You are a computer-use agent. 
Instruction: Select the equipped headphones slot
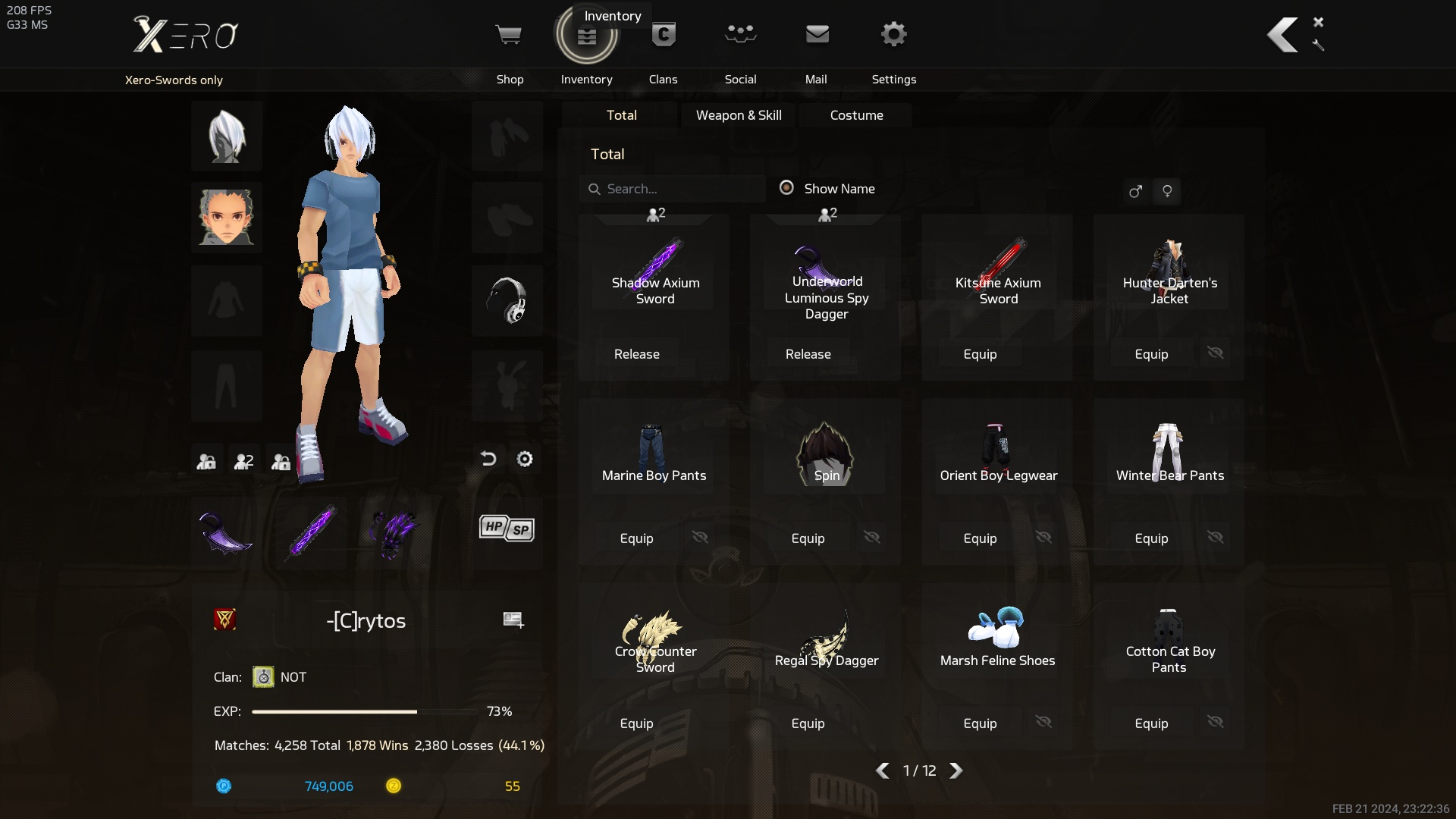pos(507,301)
